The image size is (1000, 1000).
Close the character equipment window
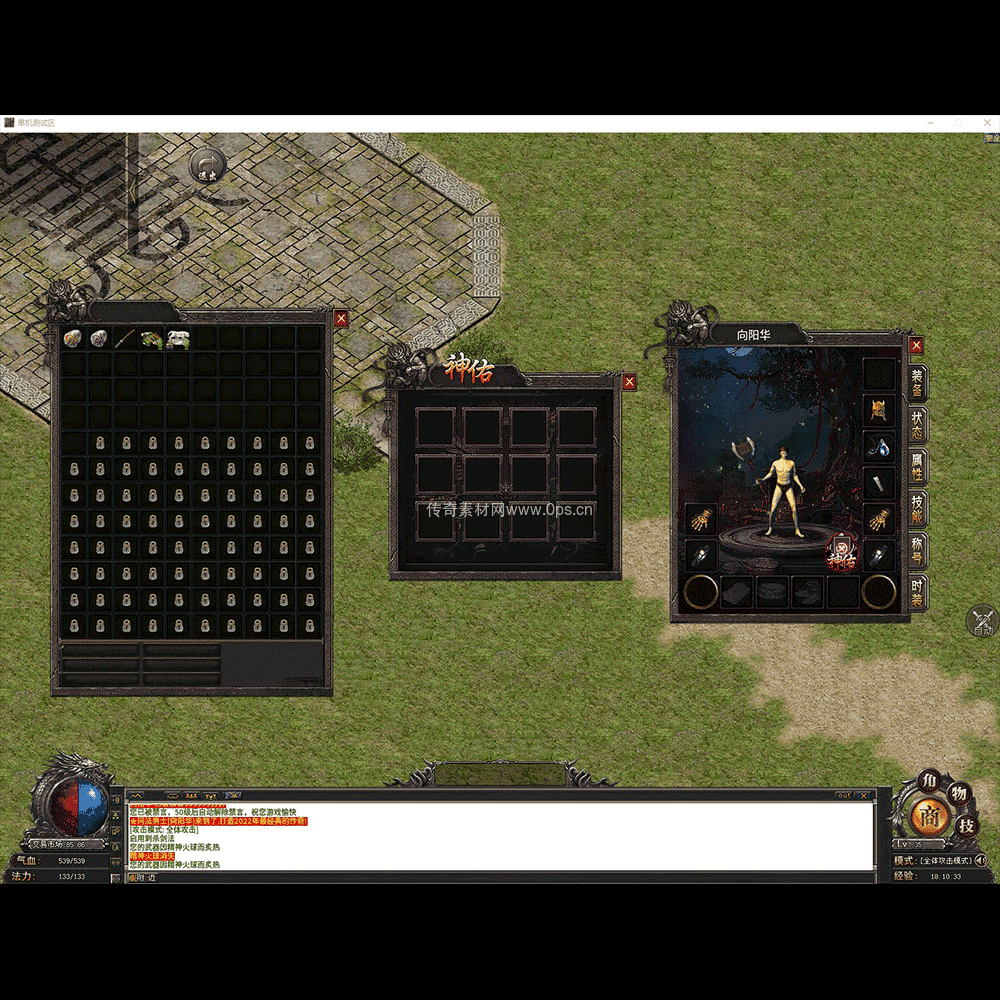[916, 346]
